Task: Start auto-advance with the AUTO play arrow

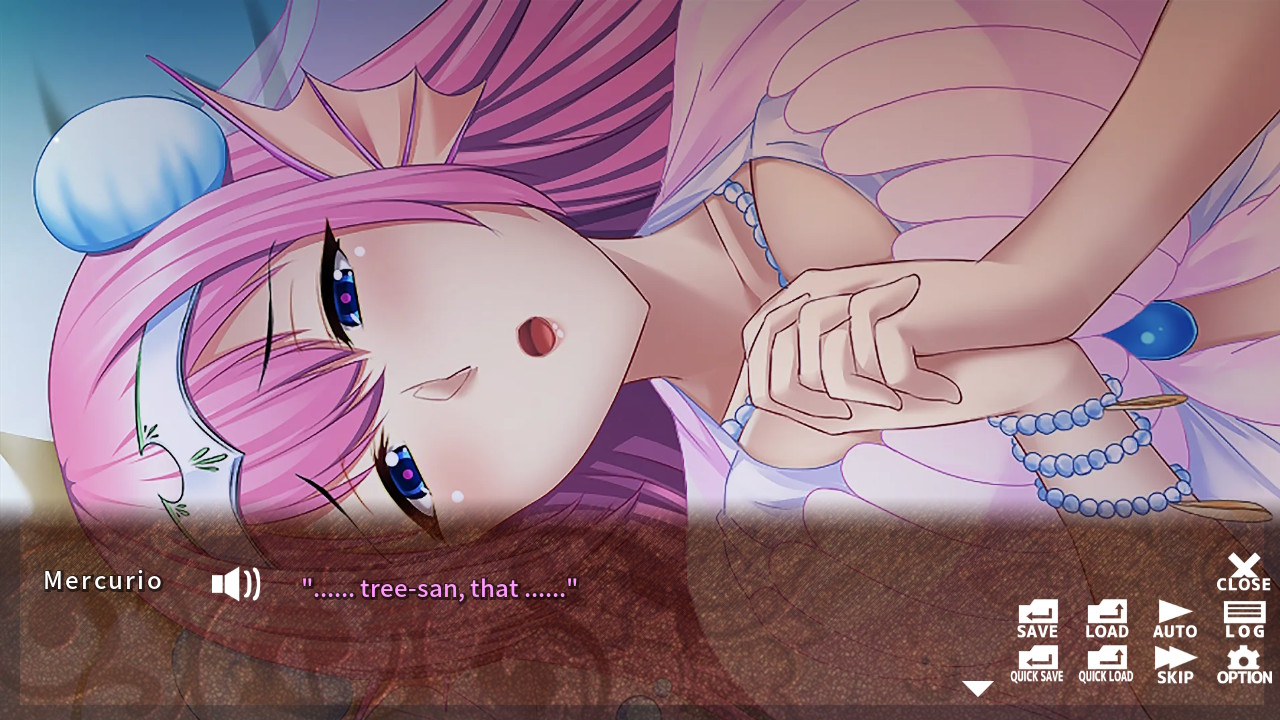Action: pos(1174,618)
